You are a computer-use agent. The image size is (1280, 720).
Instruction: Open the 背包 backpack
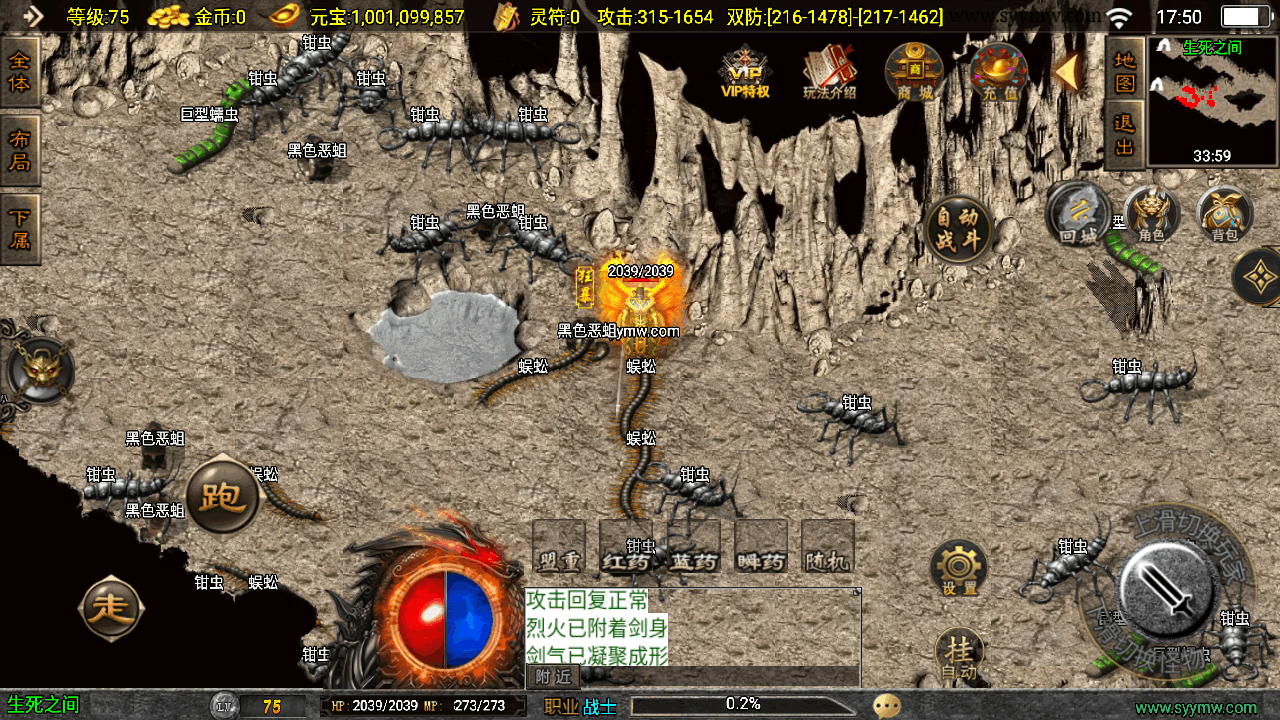(1224, 215)
